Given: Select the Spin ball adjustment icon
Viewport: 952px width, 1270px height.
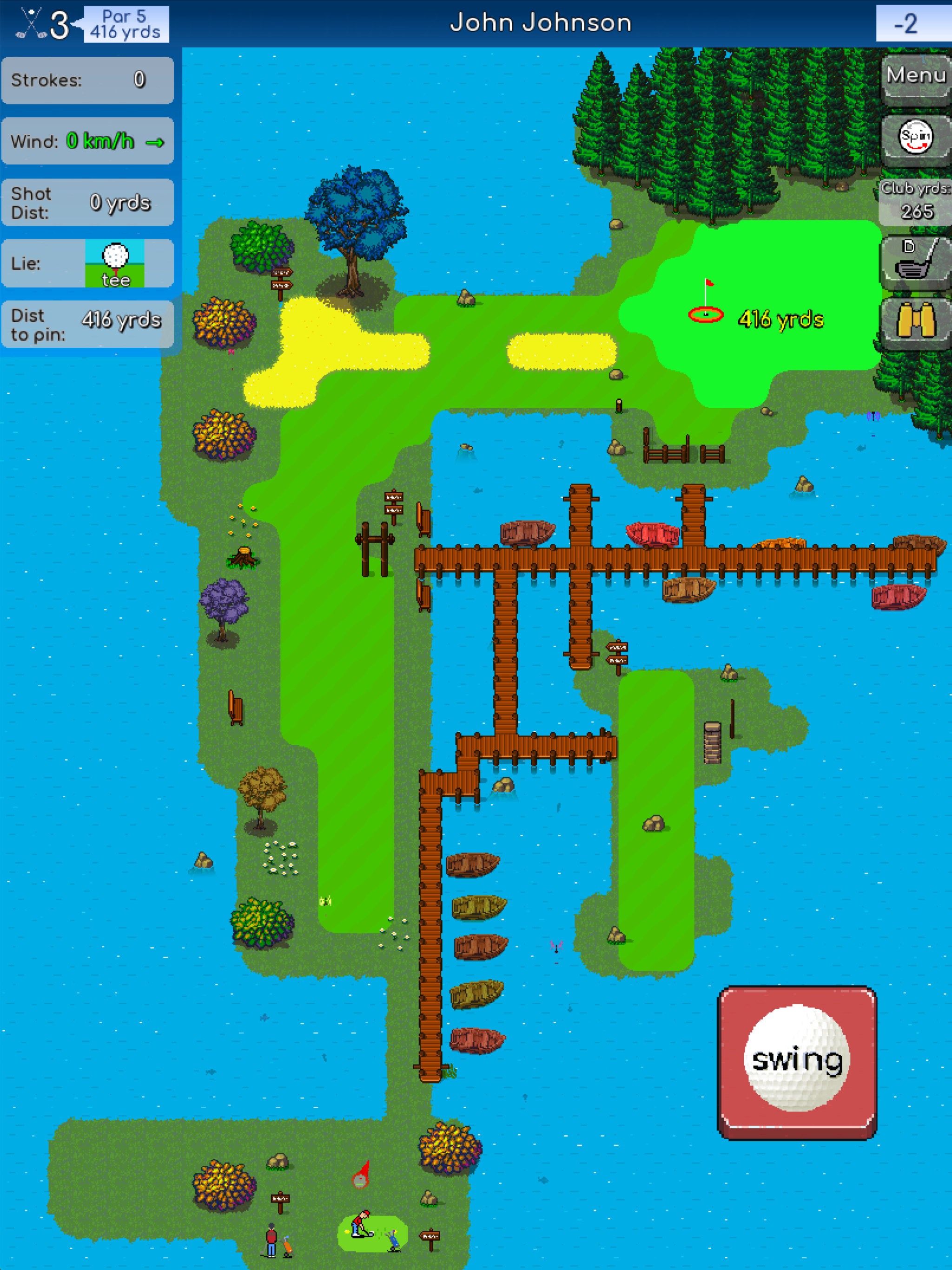Looking at the screenshot, I should [x=917, y=137].
